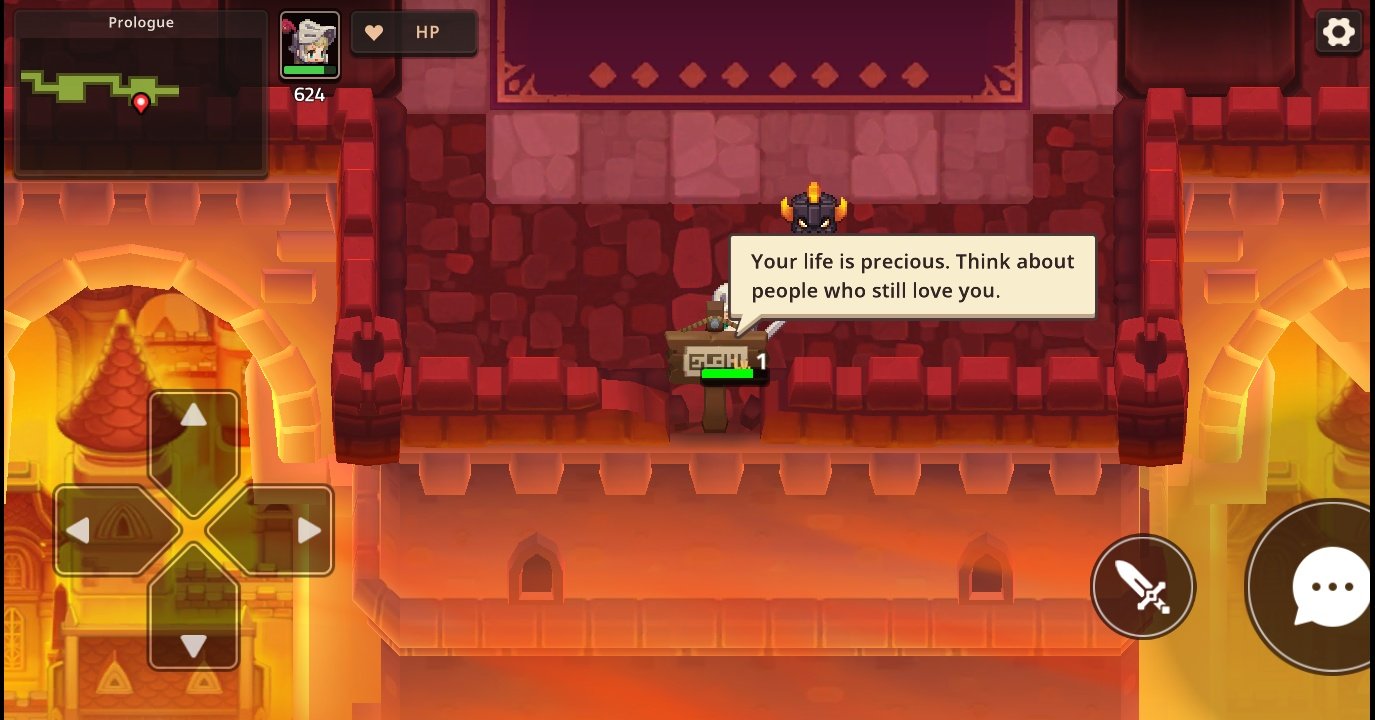This screenshot has height=720, width=1375.
Task: Open the settings gear menu
Action: click(1338, 33)
